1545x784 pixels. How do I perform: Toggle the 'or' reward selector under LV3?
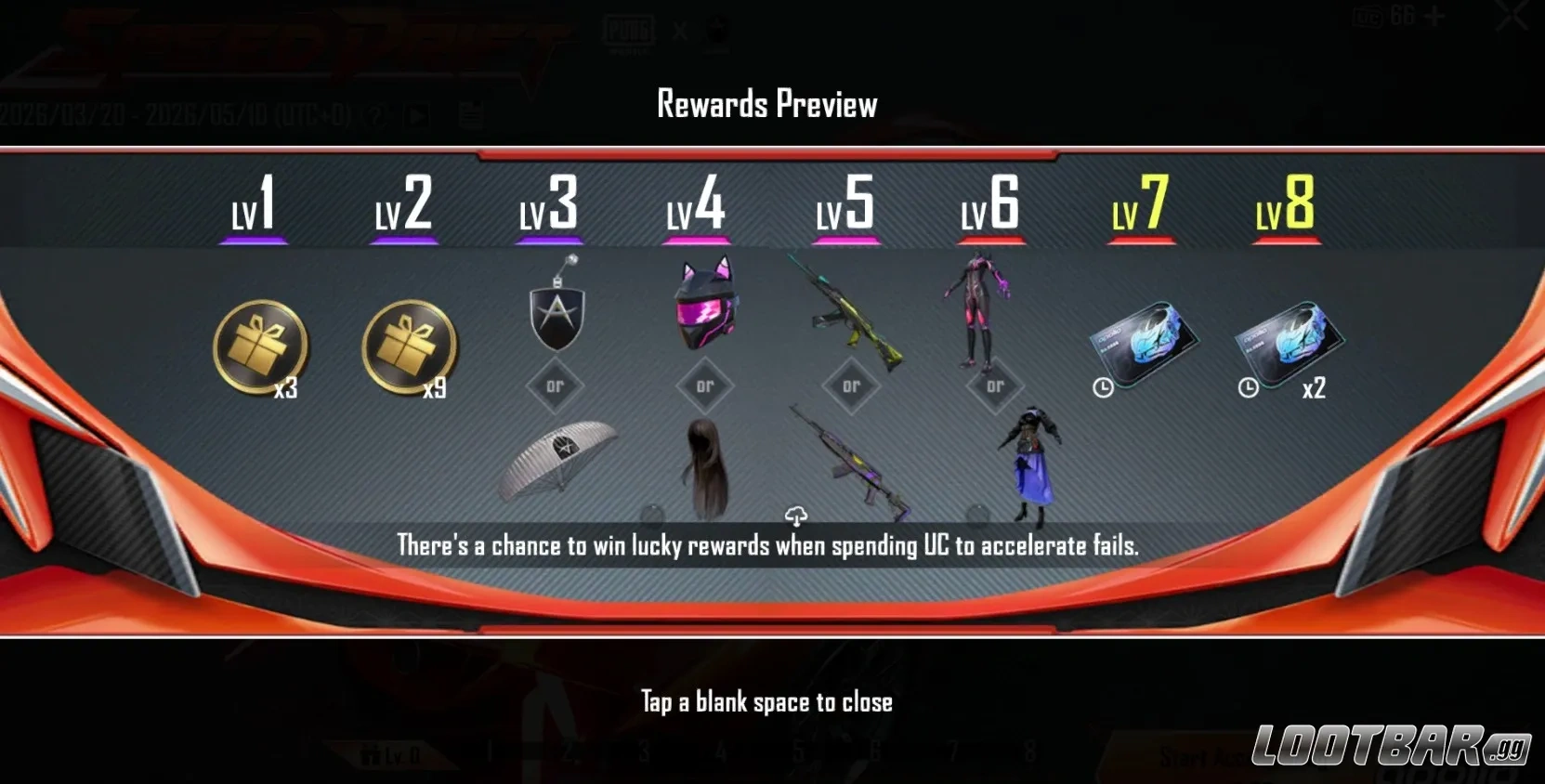[x=555, y=384]
